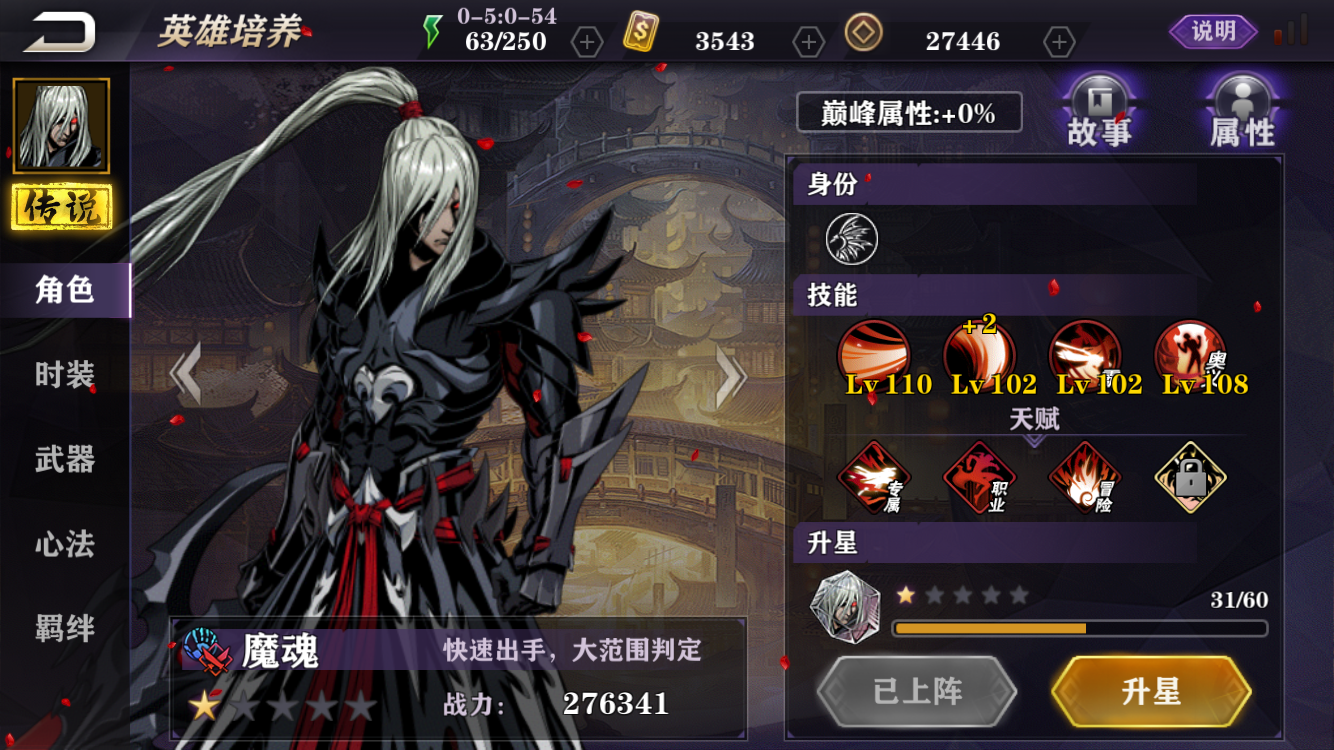This screenshot has width=1334, height=750.
Task: Click the locked fourth talent slot
Action: [1190, 477]
